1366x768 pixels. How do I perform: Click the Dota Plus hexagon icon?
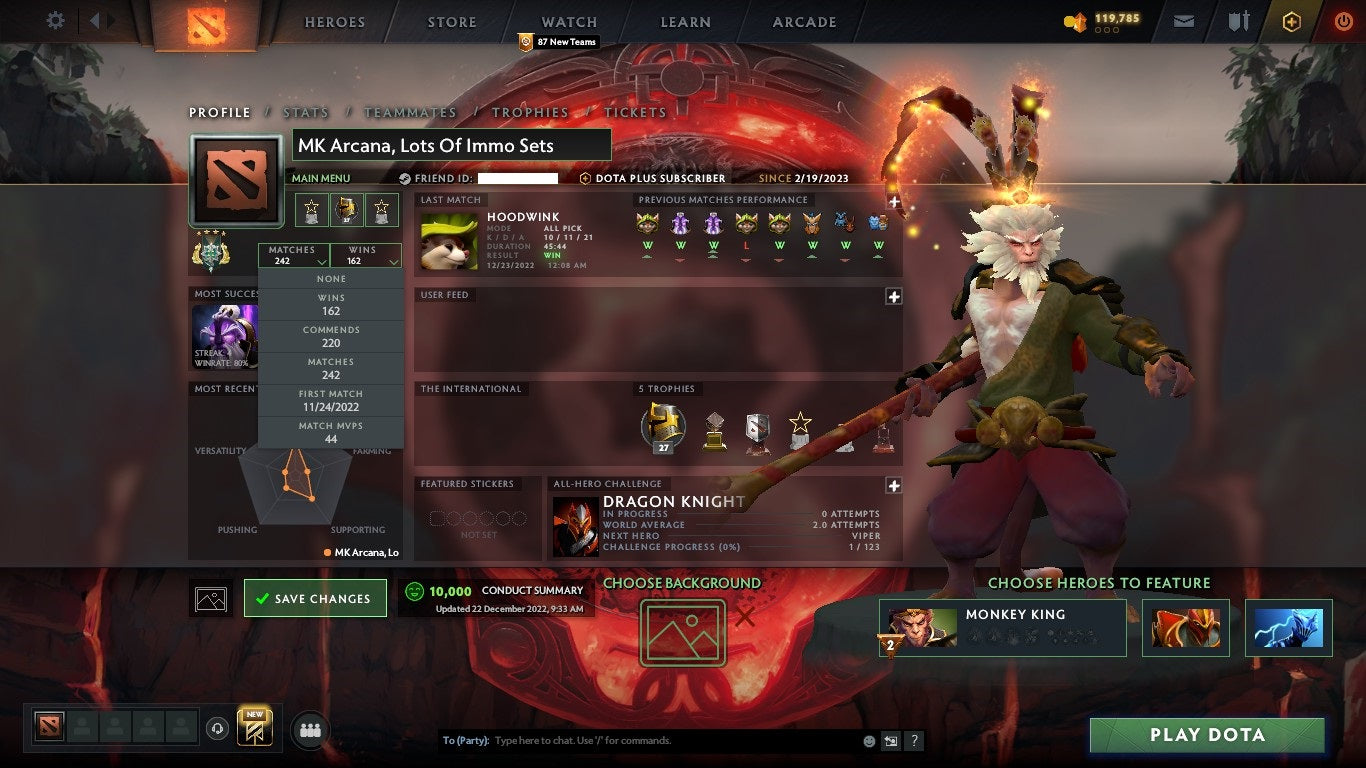click(1290, 20)
